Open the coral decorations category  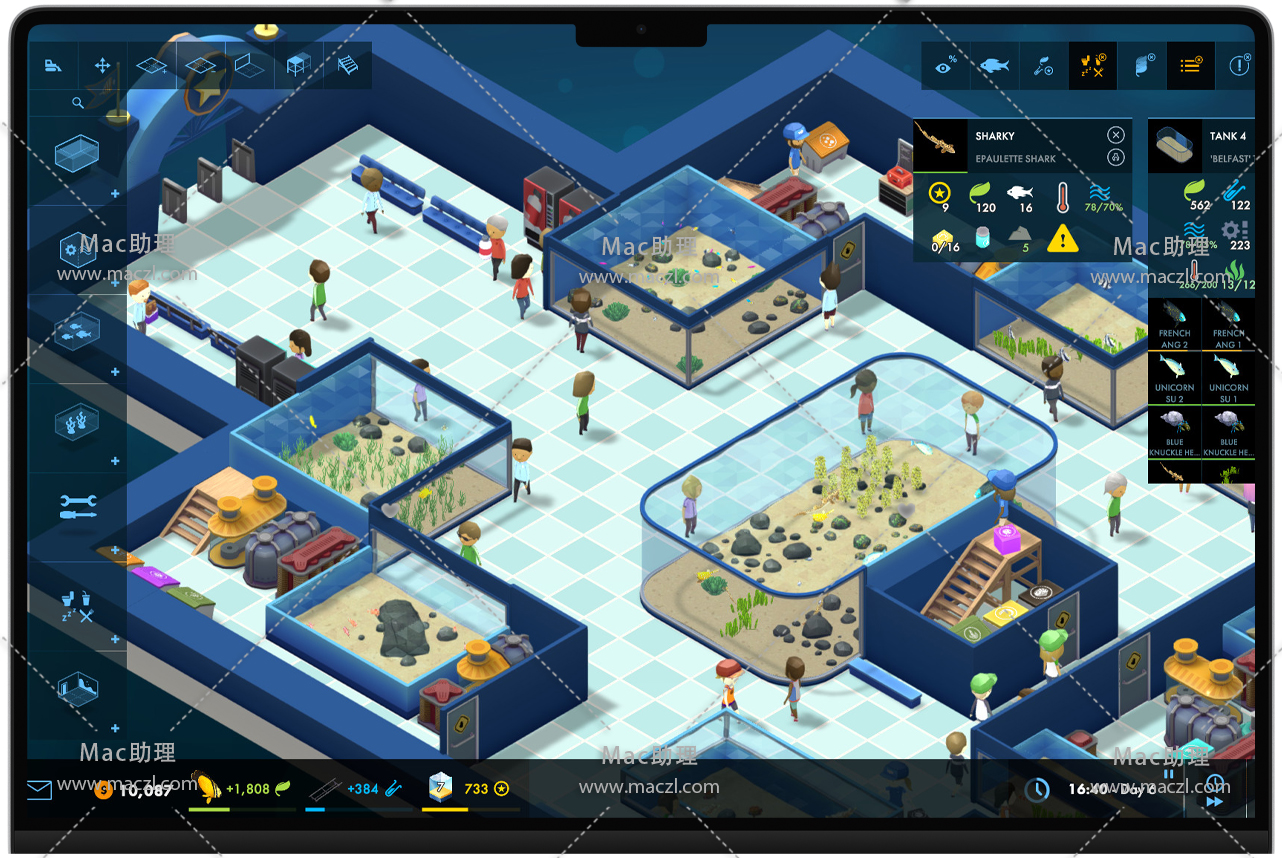point(77,418)
